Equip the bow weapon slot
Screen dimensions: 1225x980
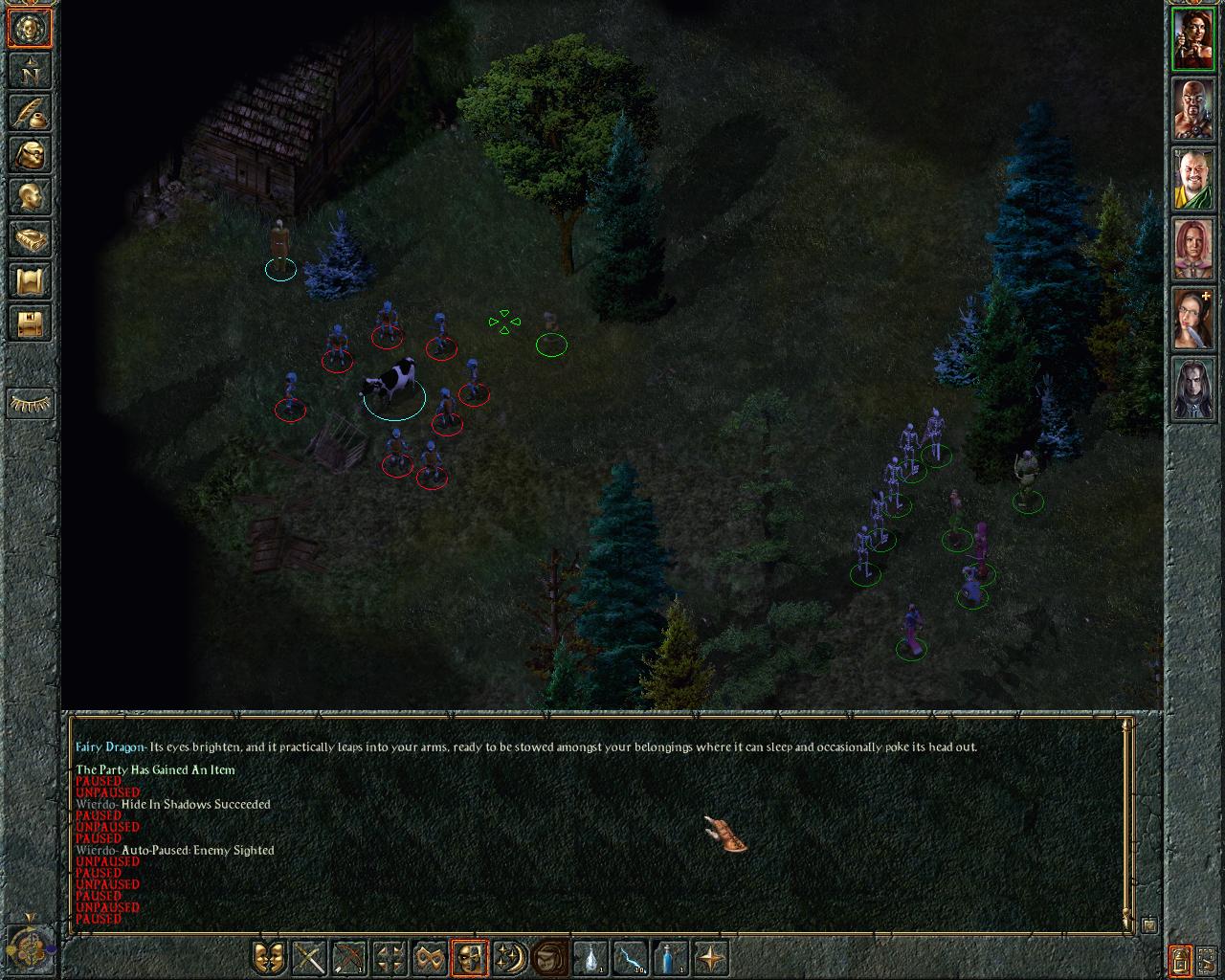[349, 957]
